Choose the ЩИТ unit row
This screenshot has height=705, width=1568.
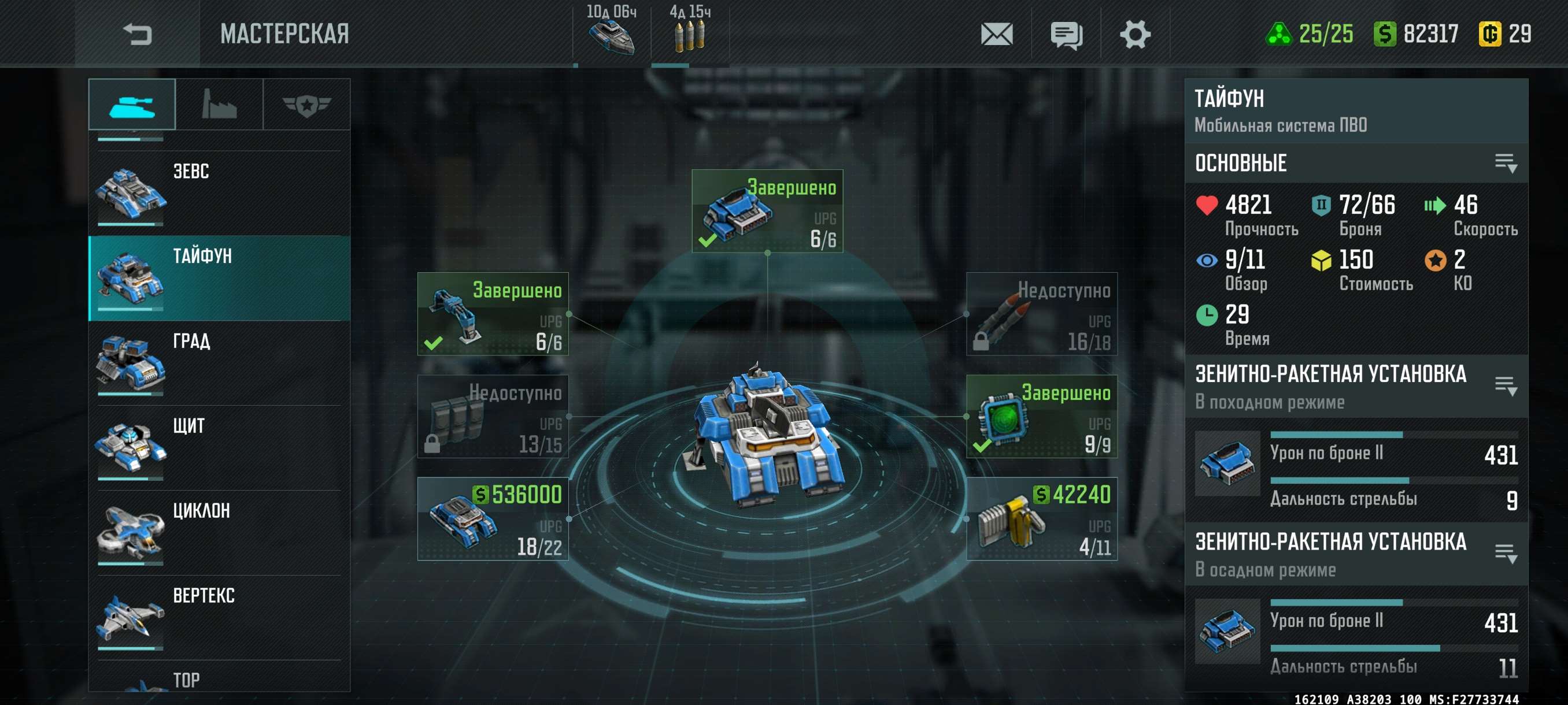click(219, 448)
